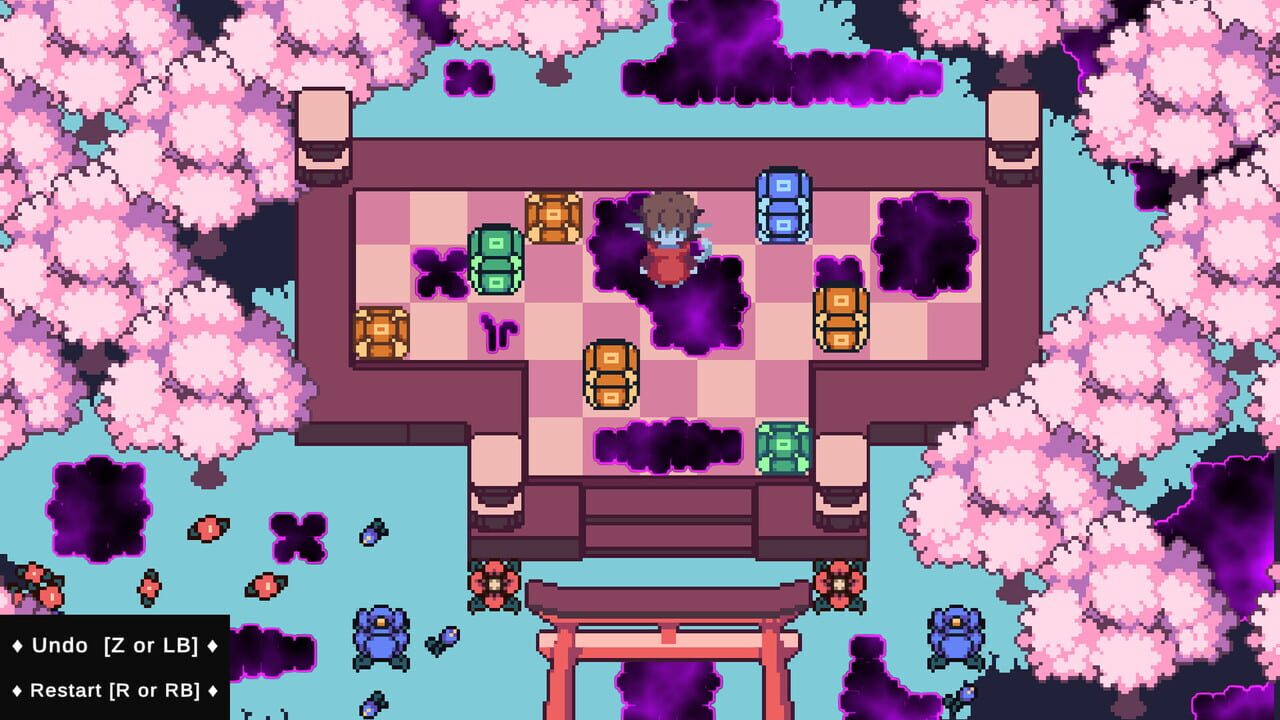
Task: Select the red flower left of the gate
Action: click(492, 583)
